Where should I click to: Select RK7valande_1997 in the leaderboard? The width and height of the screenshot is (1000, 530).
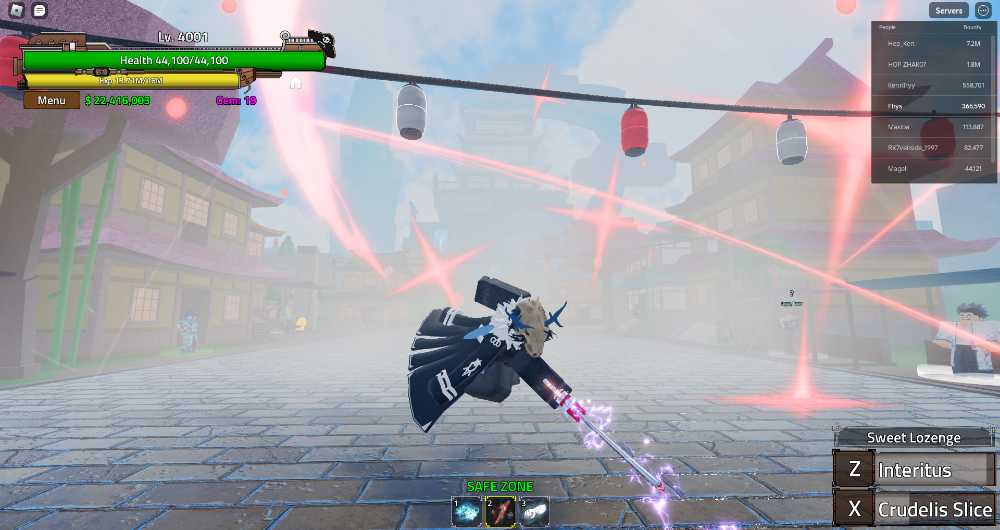[934, 147]
